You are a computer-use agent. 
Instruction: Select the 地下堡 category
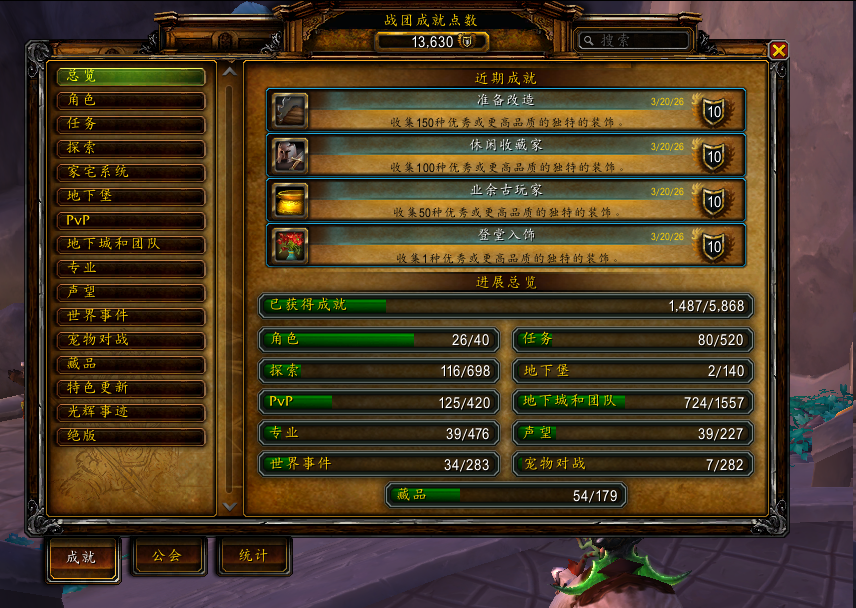(x=130, y=196)
